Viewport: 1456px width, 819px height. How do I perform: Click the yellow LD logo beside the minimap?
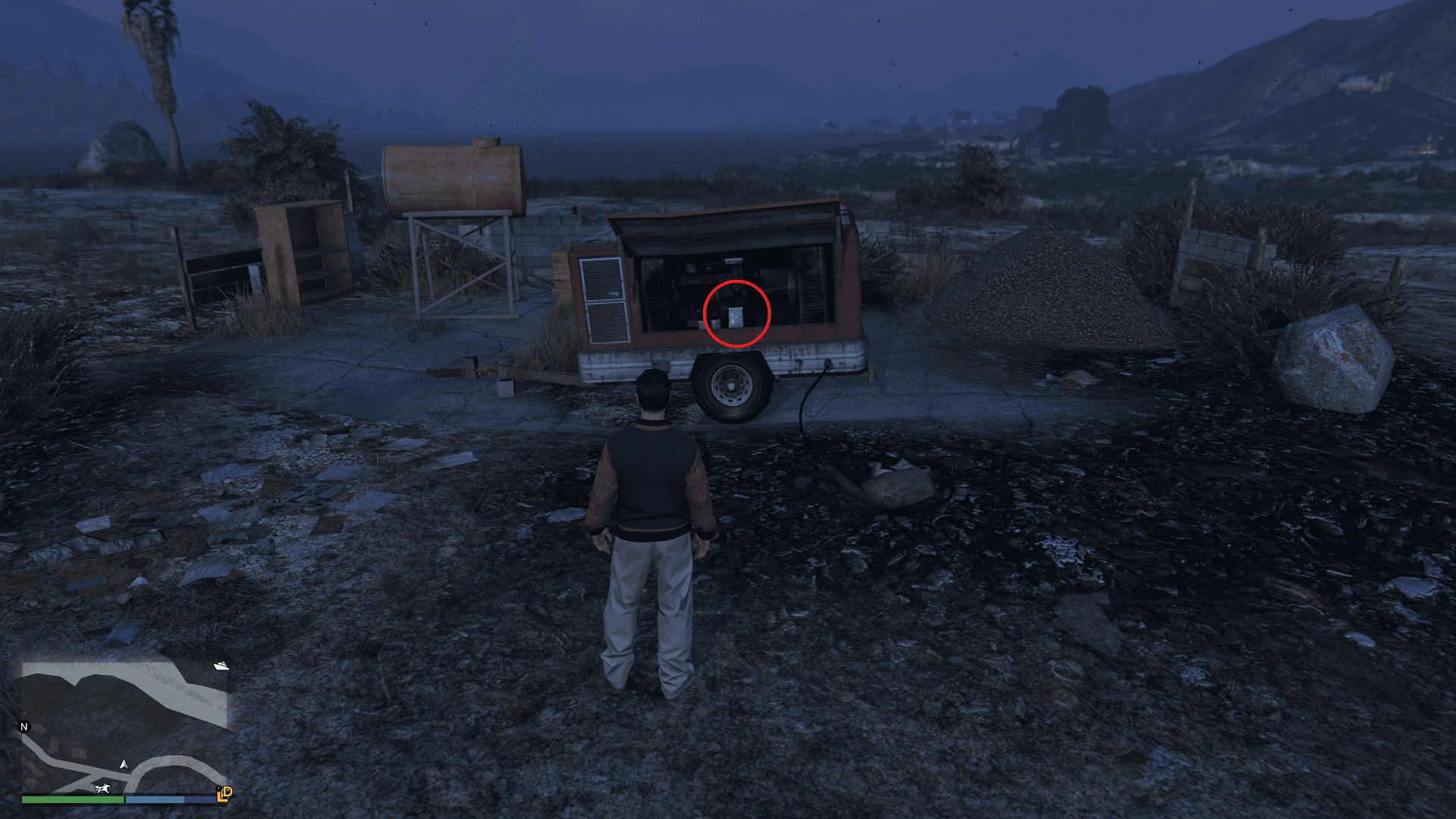point(224,794)
